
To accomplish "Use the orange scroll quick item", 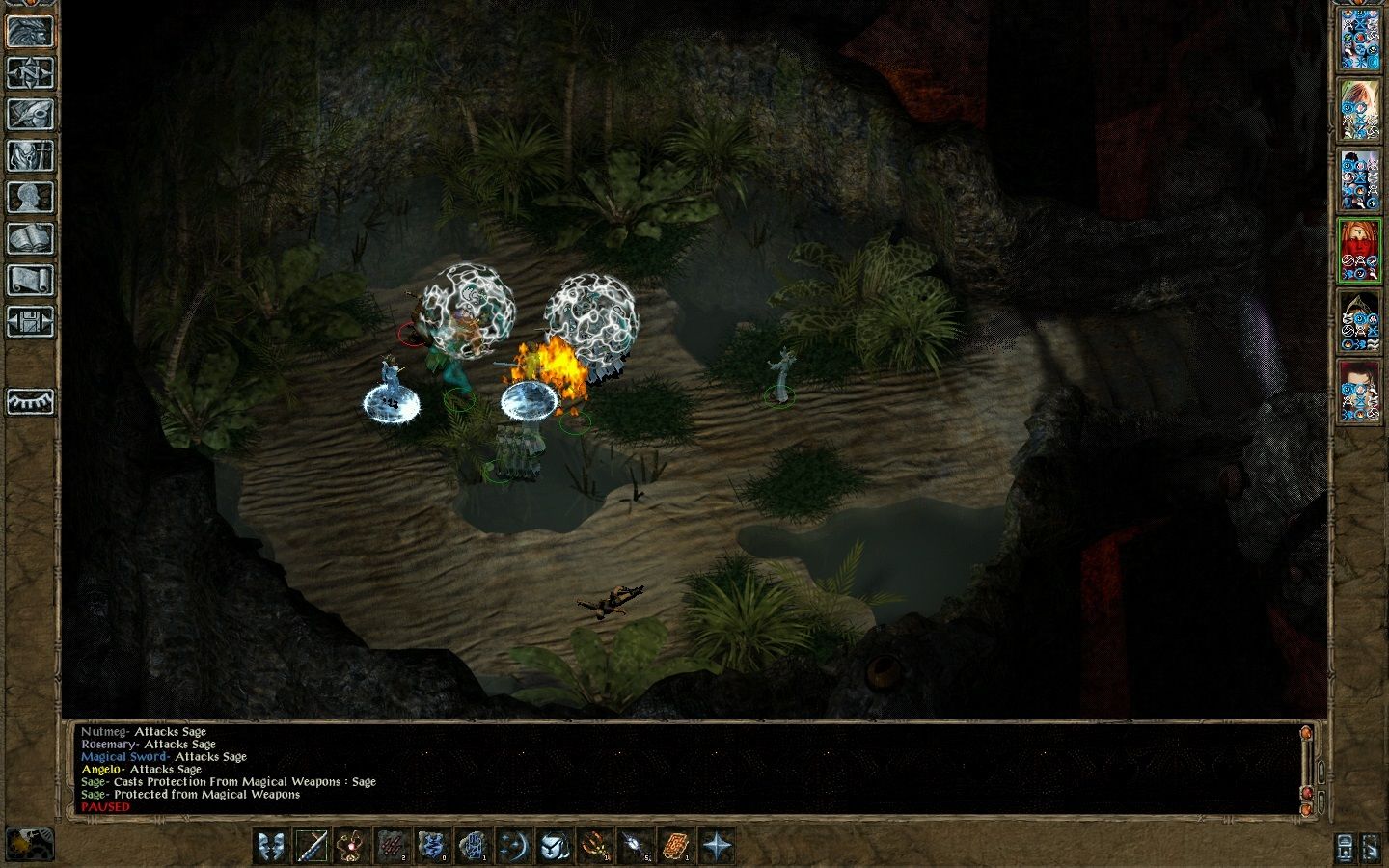I will pyautogui.click(x=676, y=846).
